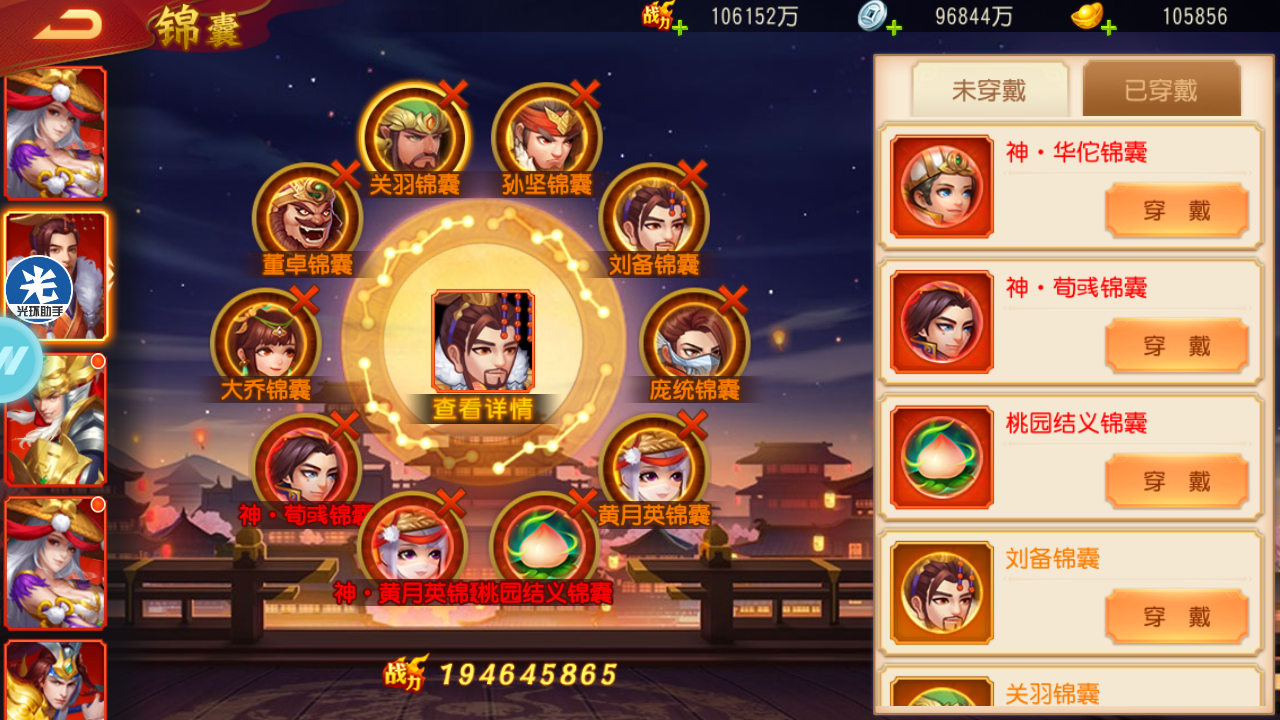Open the 神·华佗 pouch icon in the list

pos(941,187)
